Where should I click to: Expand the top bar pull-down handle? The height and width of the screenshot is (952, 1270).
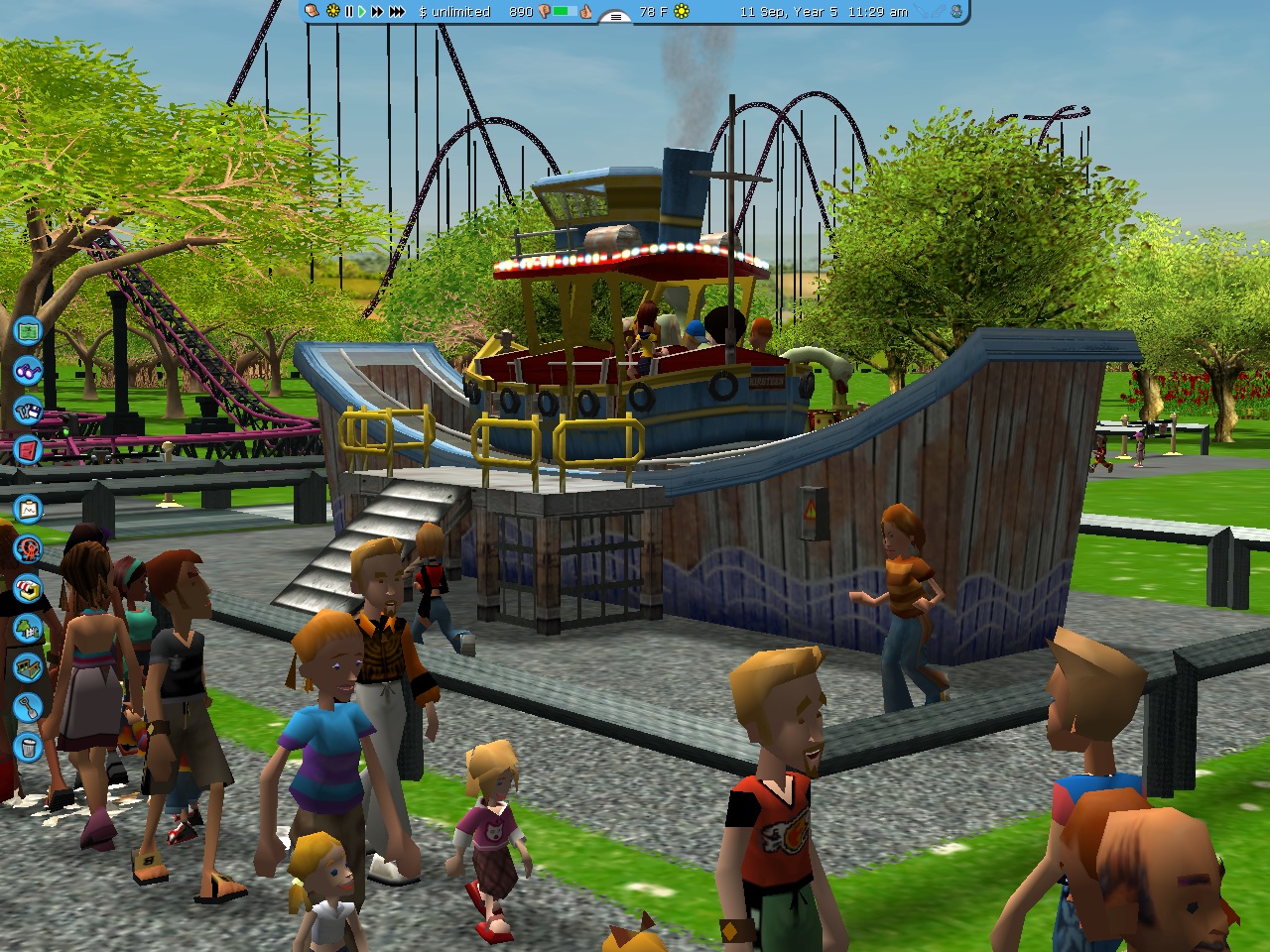pyautogui.click(x=615, y=16)
